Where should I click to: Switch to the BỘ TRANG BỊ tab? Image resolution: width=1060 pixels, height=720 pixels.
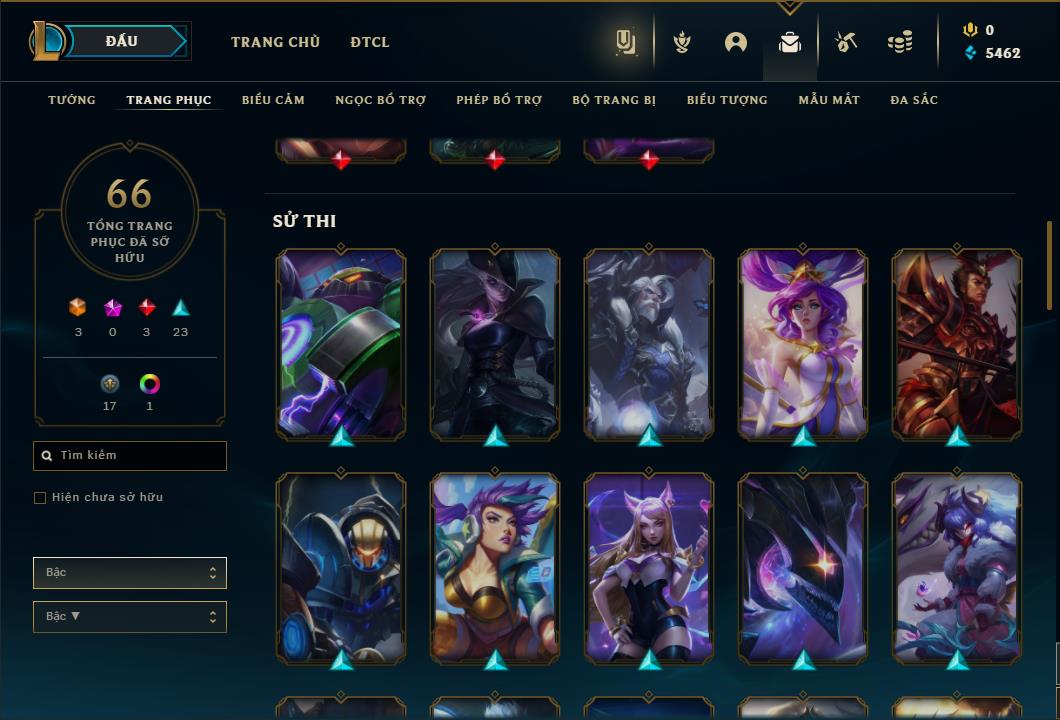614,100
